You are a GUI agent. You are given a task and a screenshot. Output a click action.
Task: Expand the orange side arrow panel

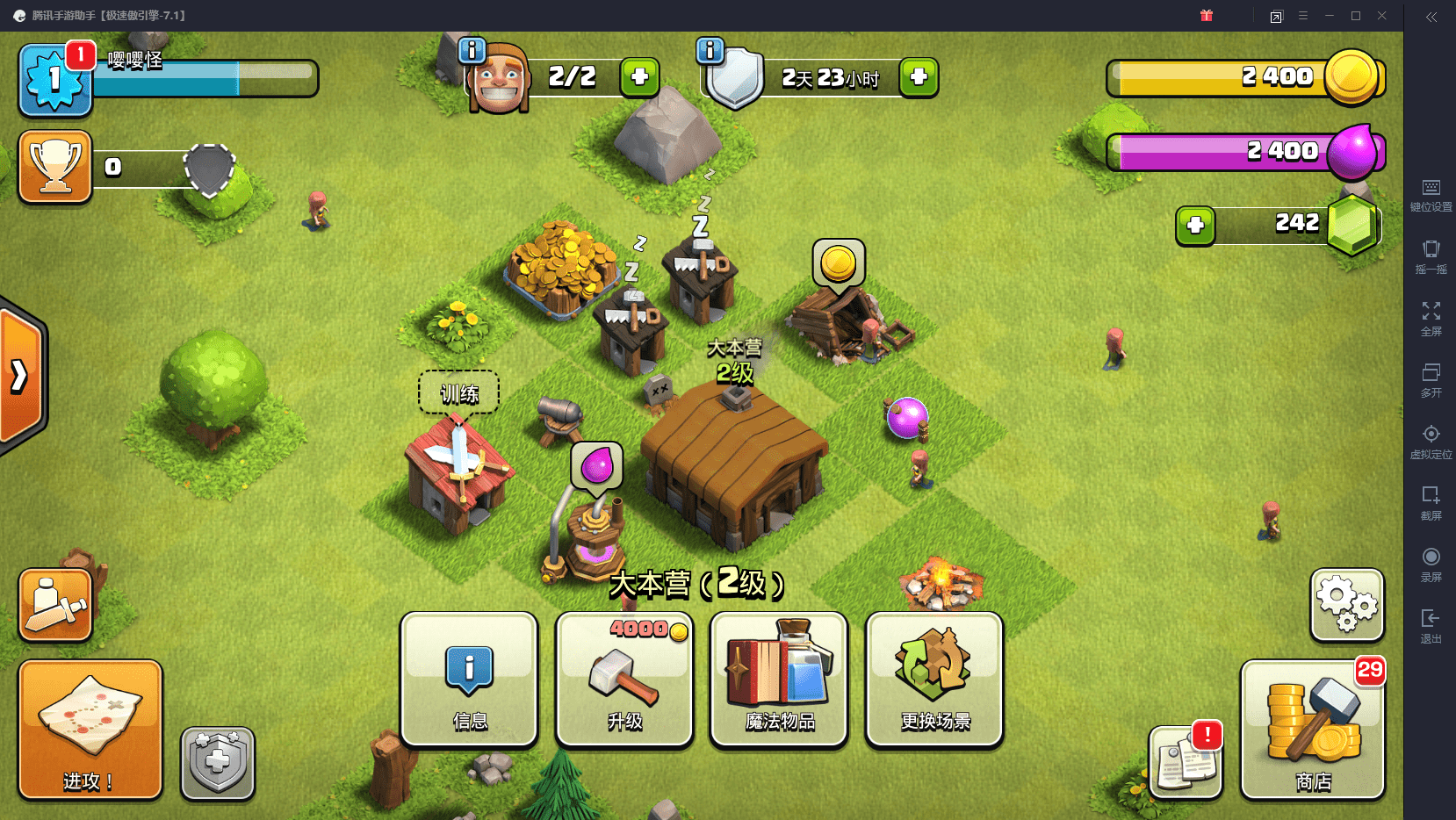click(x=21, y=377)
